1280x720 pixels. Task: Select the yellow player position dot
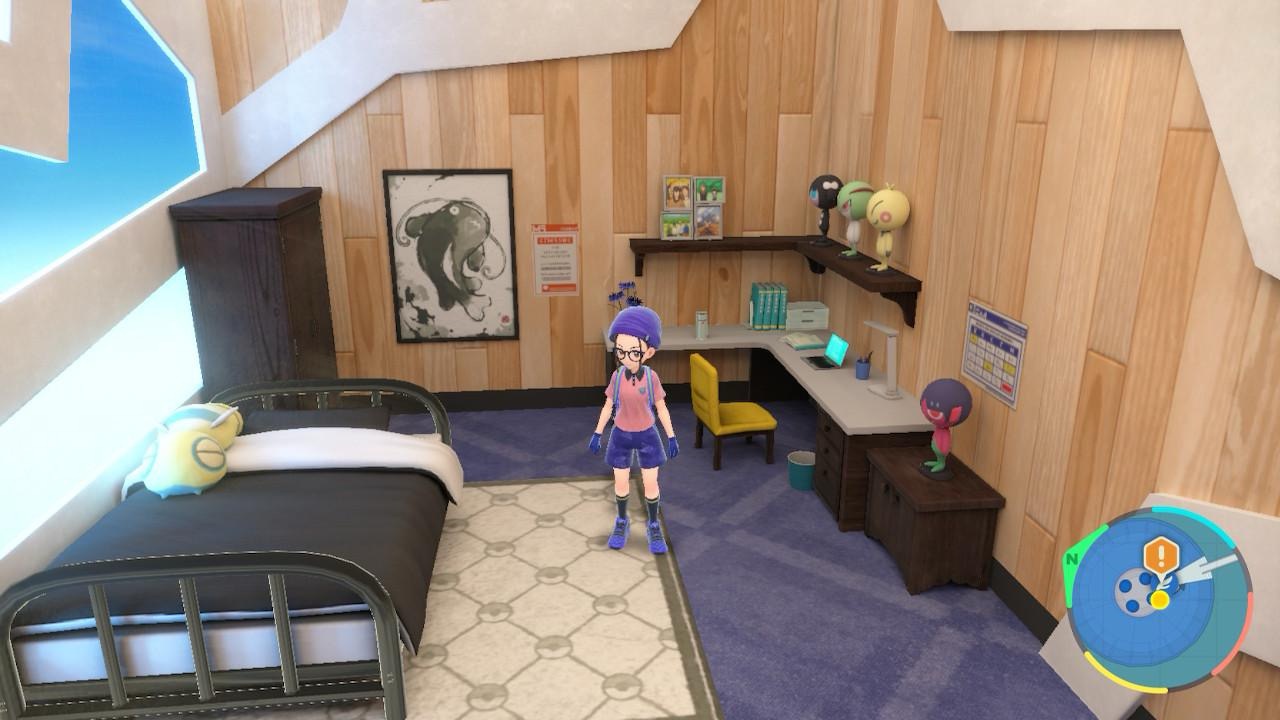pyautogui.click(x=1159, y=600)
